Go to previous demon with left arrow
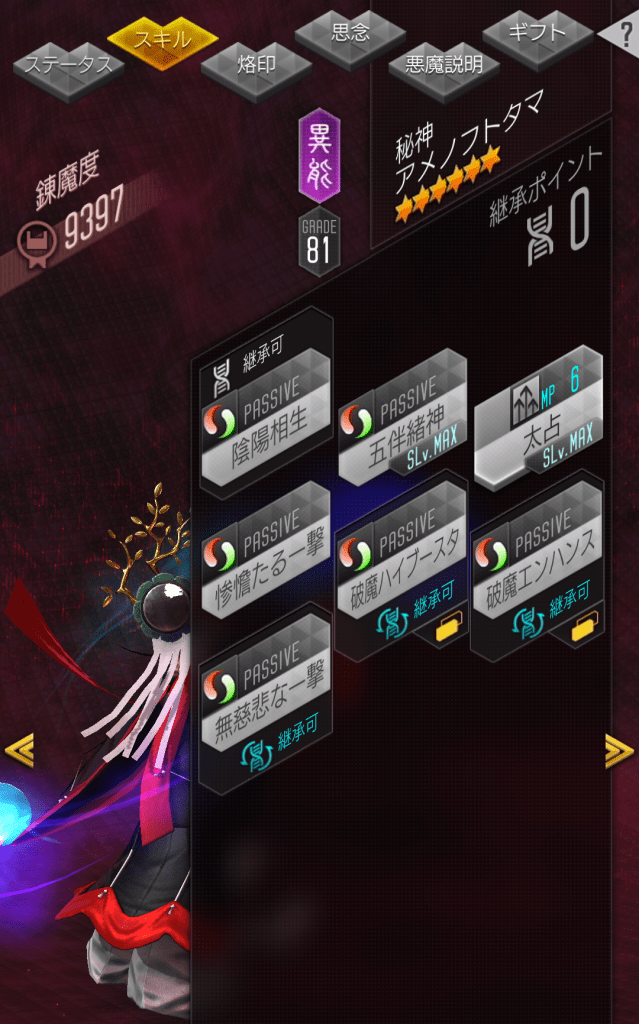Image resolution: width=639 pixels, height=1024 pixels. (x=19, y=749)
